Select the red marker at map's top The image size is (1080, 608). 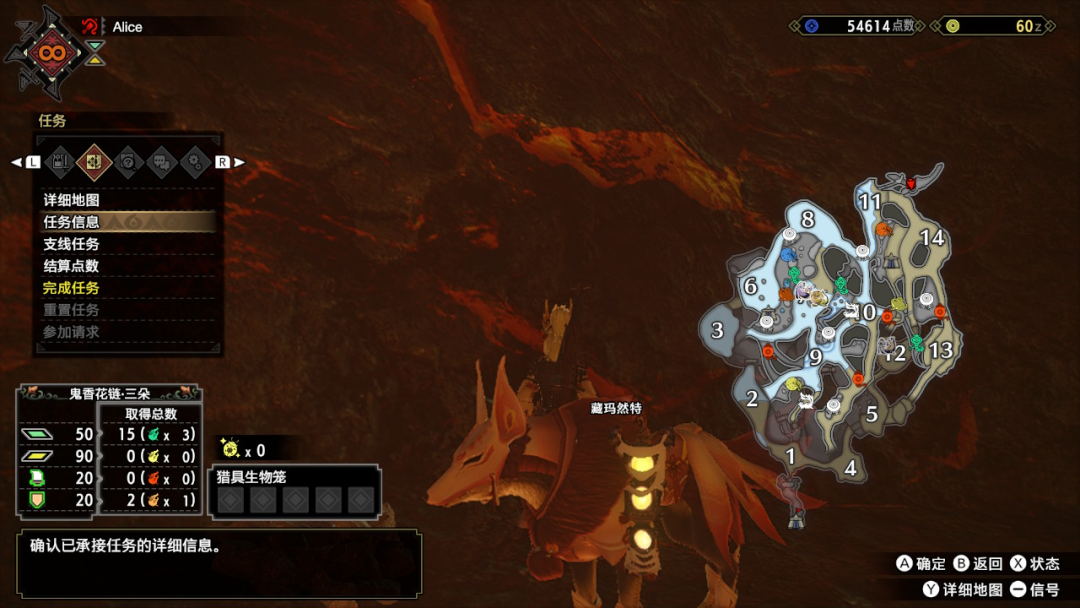(911, 184)
